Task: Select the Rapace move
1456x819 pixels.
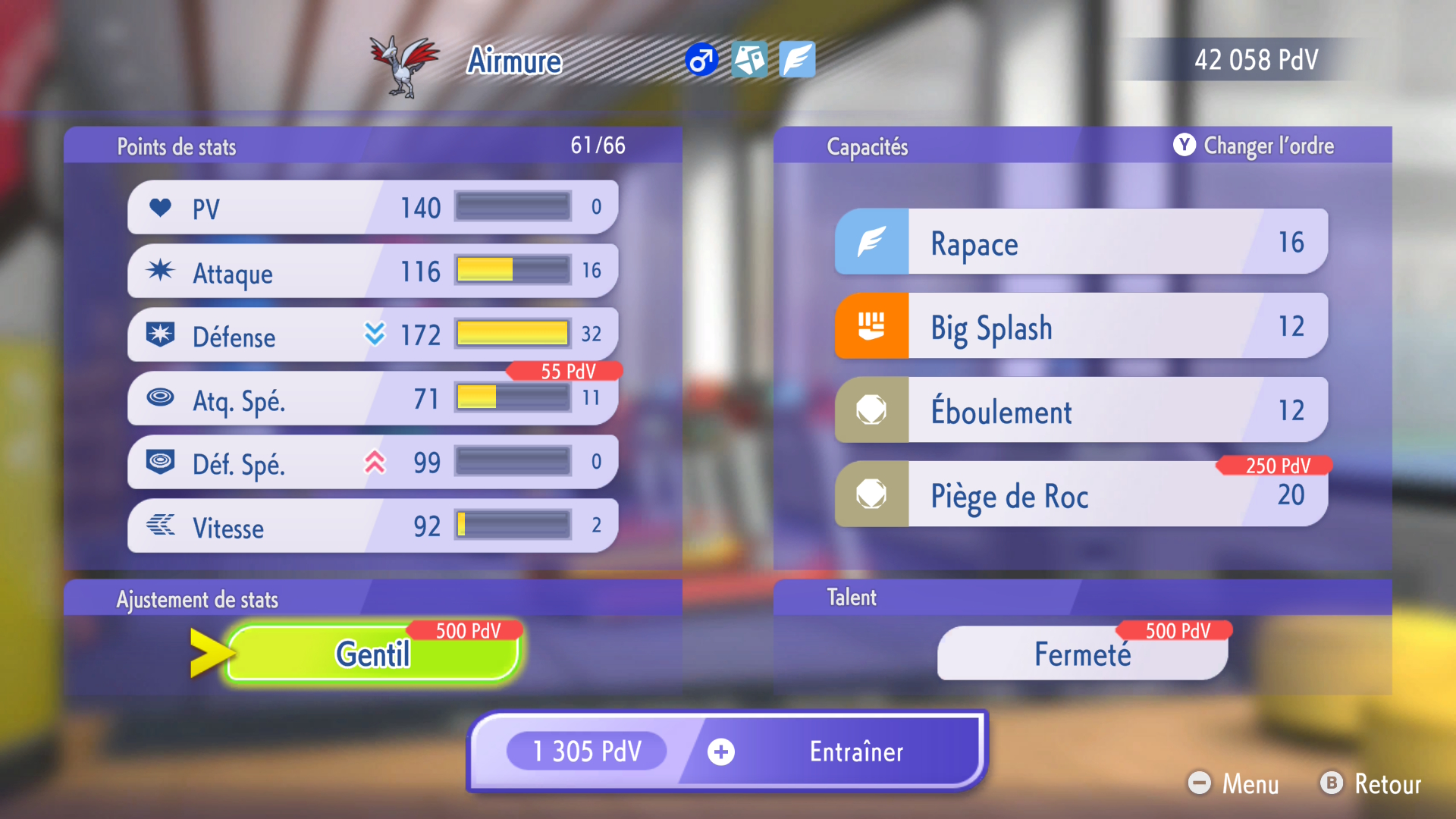Action: coord(1081,242)
